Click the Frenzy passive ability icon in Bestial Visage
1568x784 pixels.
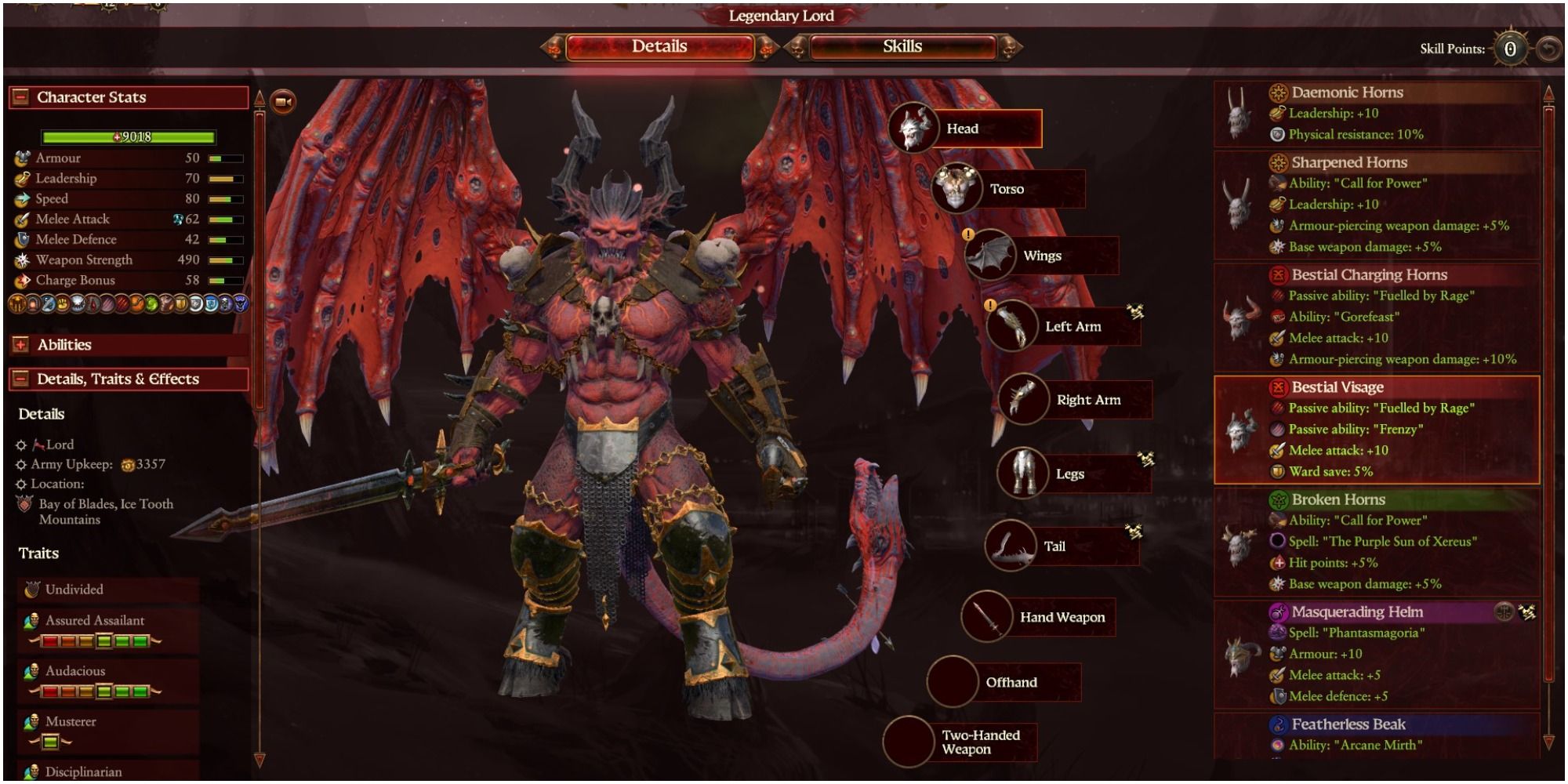[x=1277, y=429]
